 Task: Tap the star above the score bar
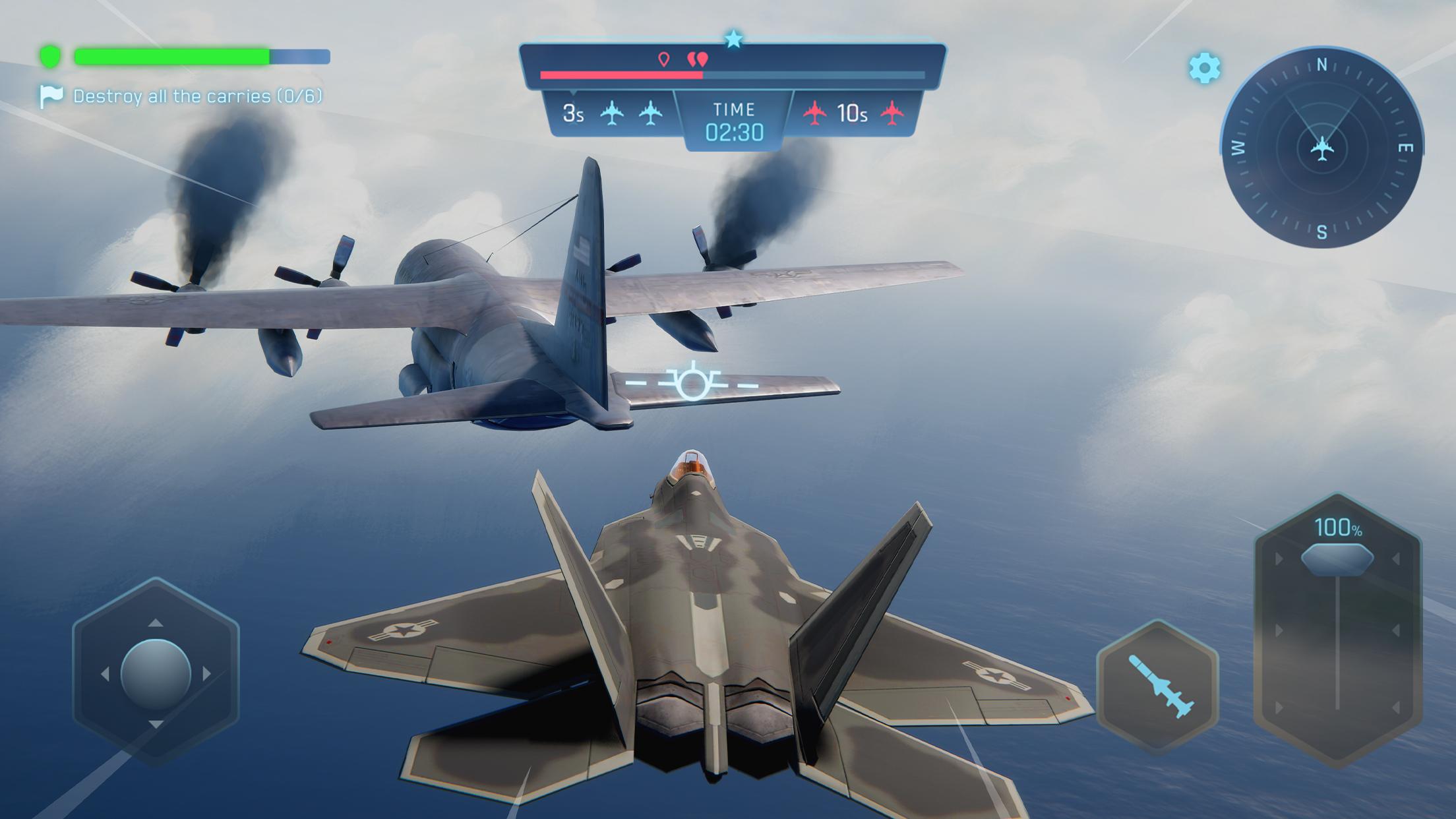(x=734, y=38)
